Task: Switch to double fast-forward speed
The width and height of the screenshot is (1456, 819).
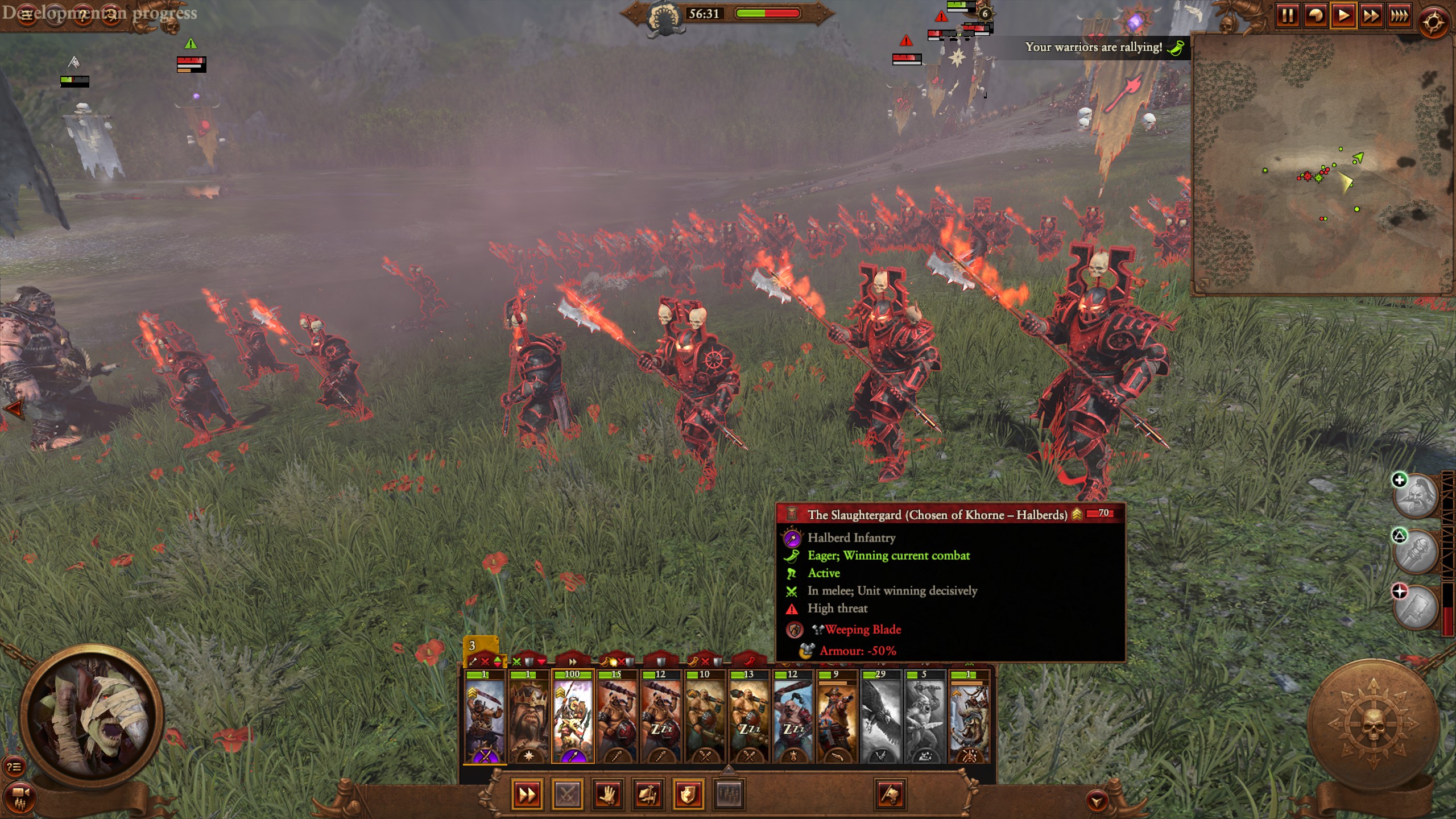Action: click(1371, 15)
